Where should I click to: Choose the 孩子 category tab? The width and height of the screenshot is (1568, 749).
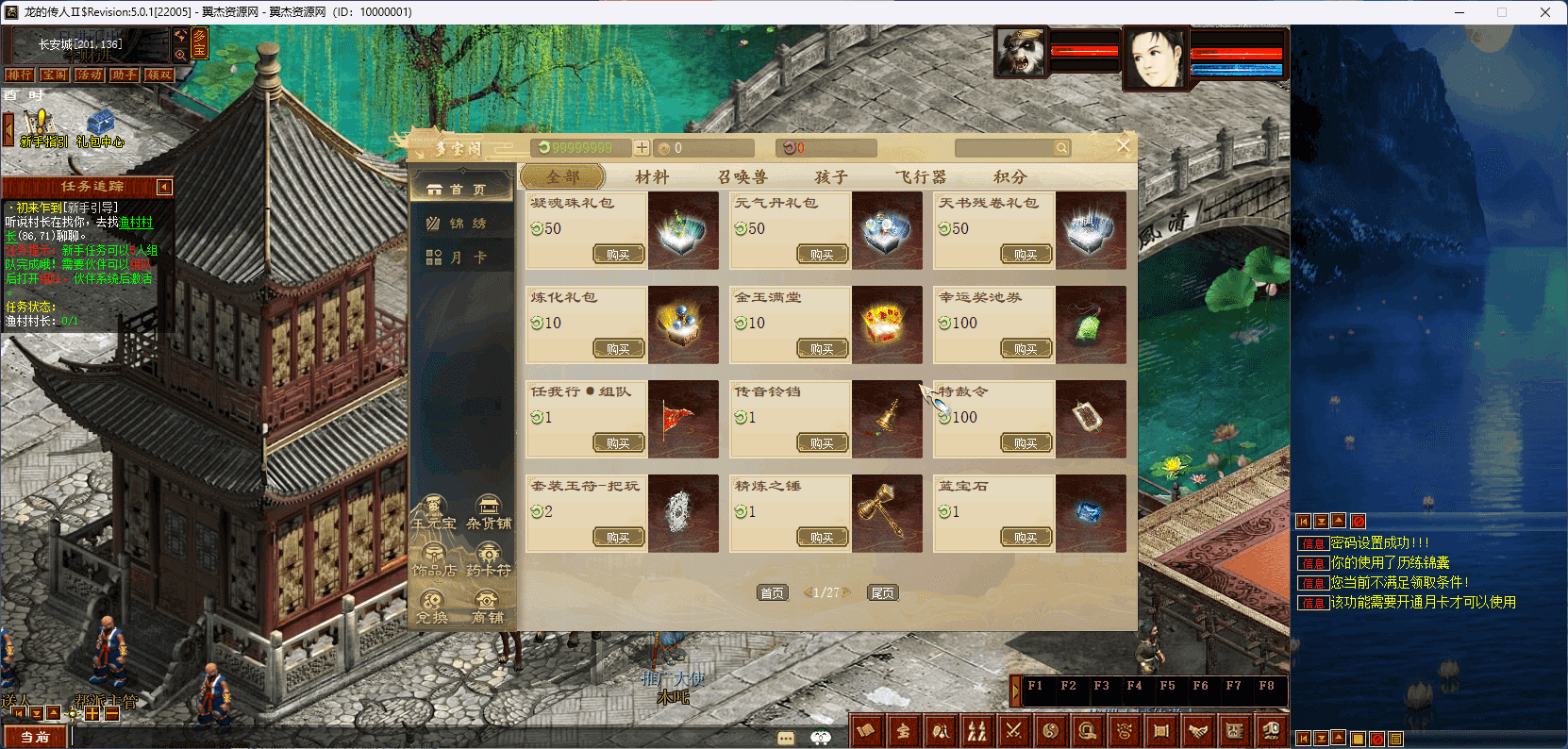coord(831,177)
